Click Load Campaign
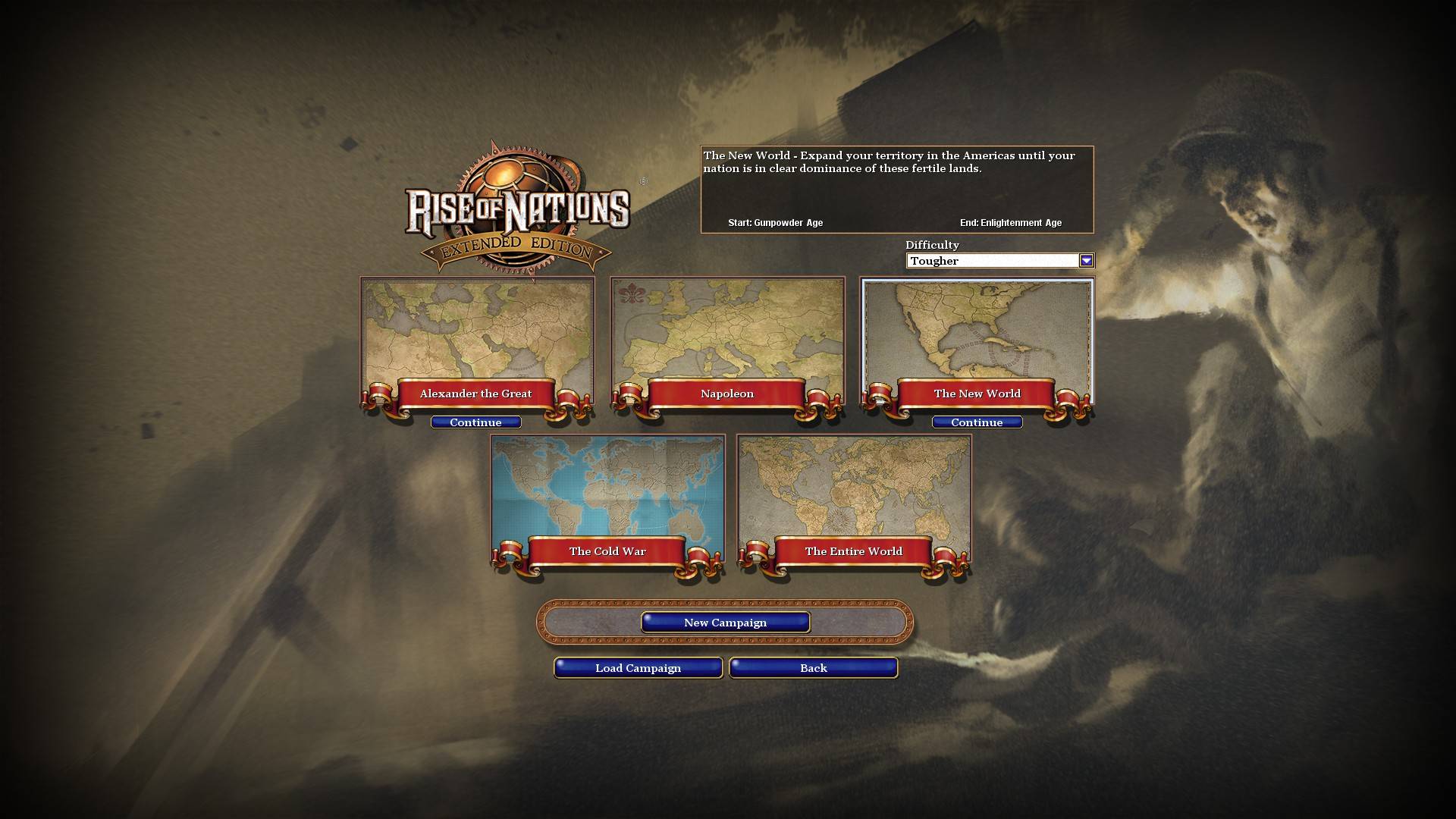 (x=638, y=668)
